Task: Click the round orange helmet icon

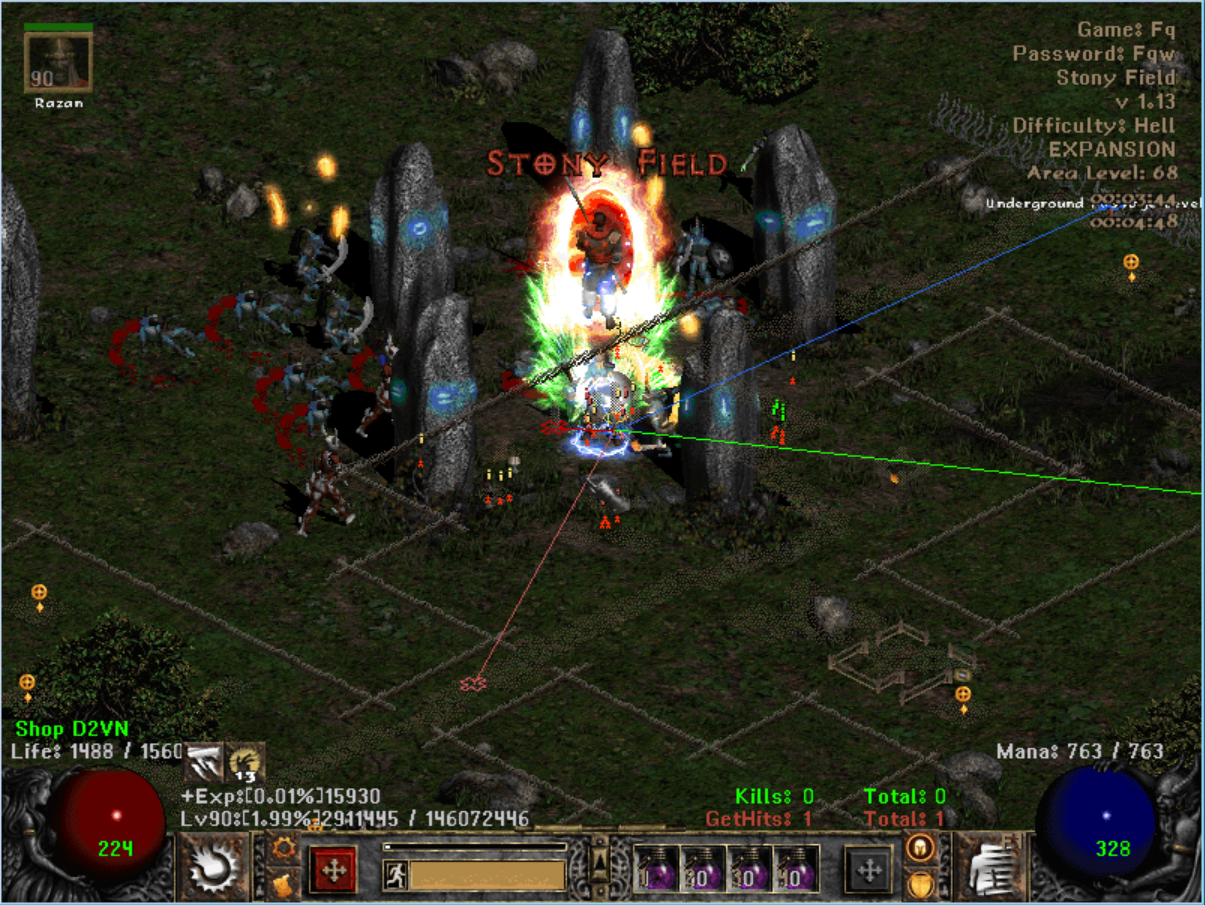Action: pos(919,848)
